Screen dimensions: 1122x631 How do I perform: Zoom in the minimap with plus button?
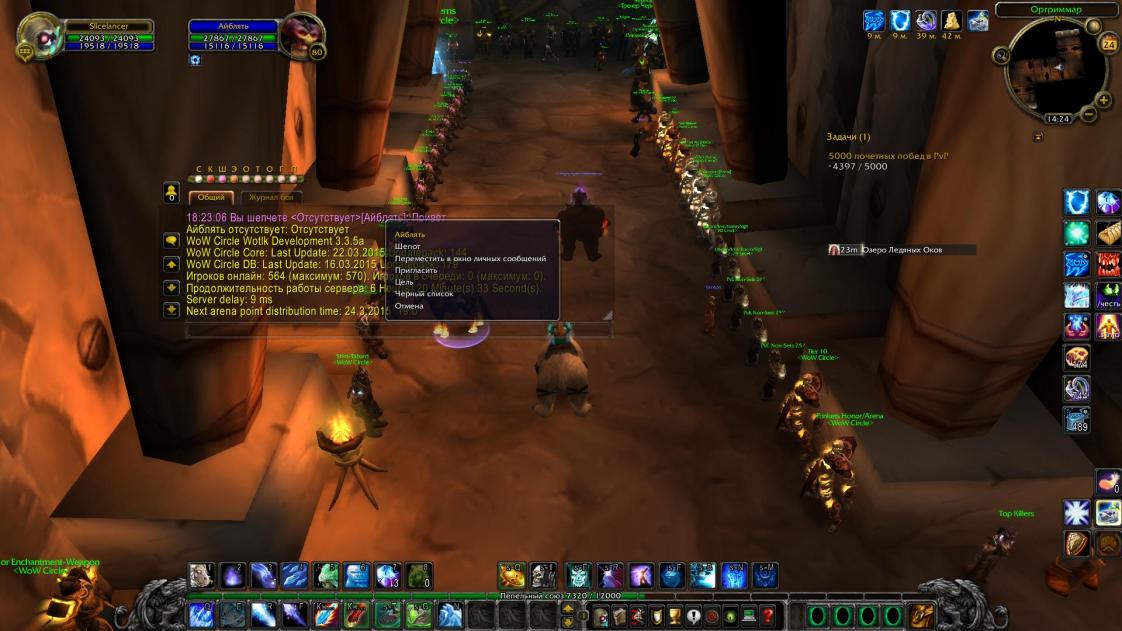(x=1104, y=100)
